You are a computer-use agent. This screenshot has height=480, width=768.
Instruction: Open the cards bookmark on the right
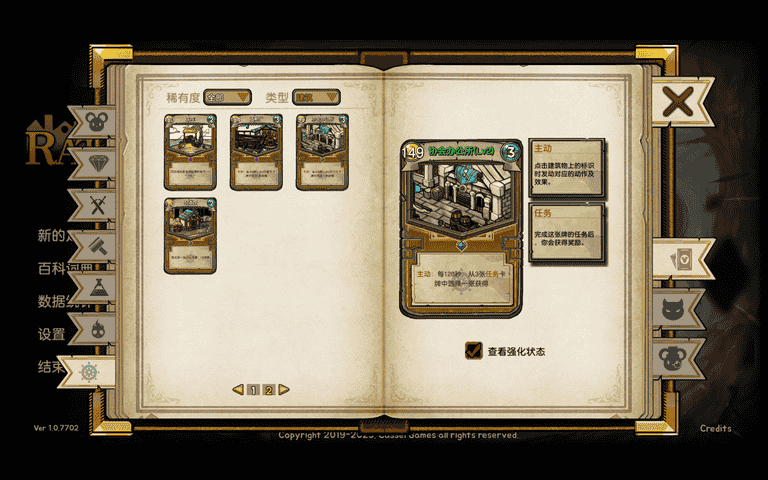click(x=683, y=260)
